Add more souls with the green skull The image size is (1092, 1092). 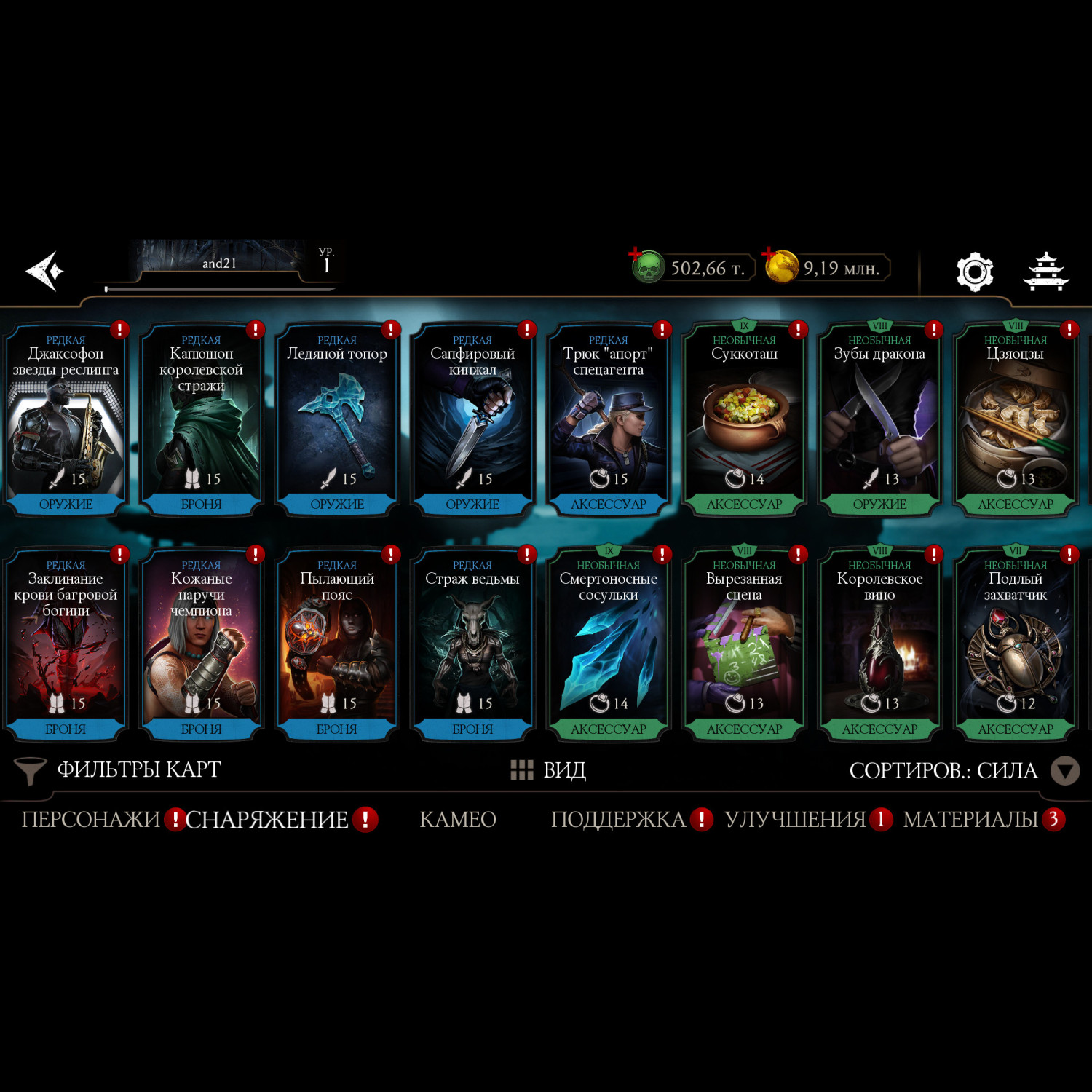646,267
